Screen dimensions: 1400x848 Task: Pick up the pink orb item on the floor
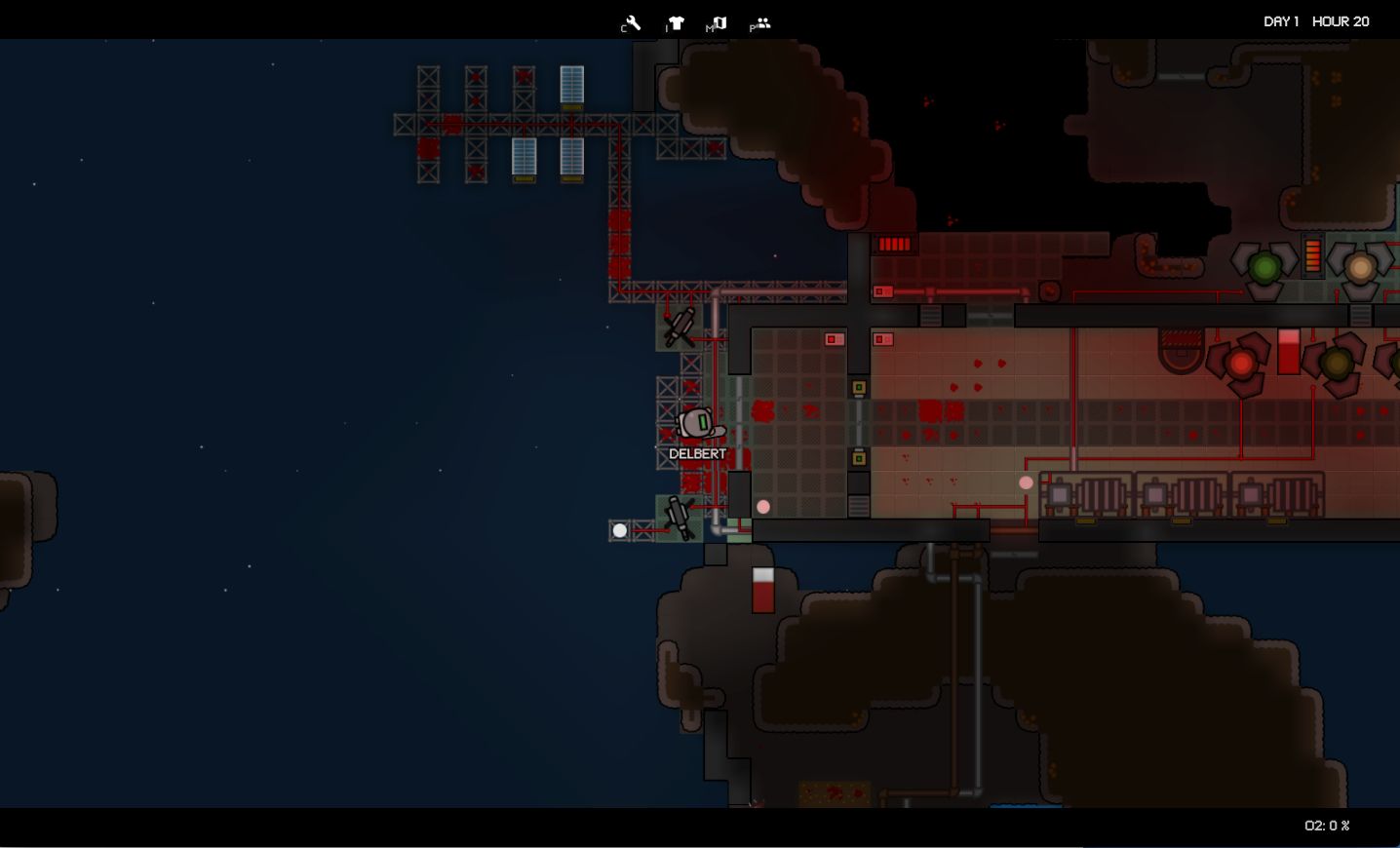[x=763, y=507]
